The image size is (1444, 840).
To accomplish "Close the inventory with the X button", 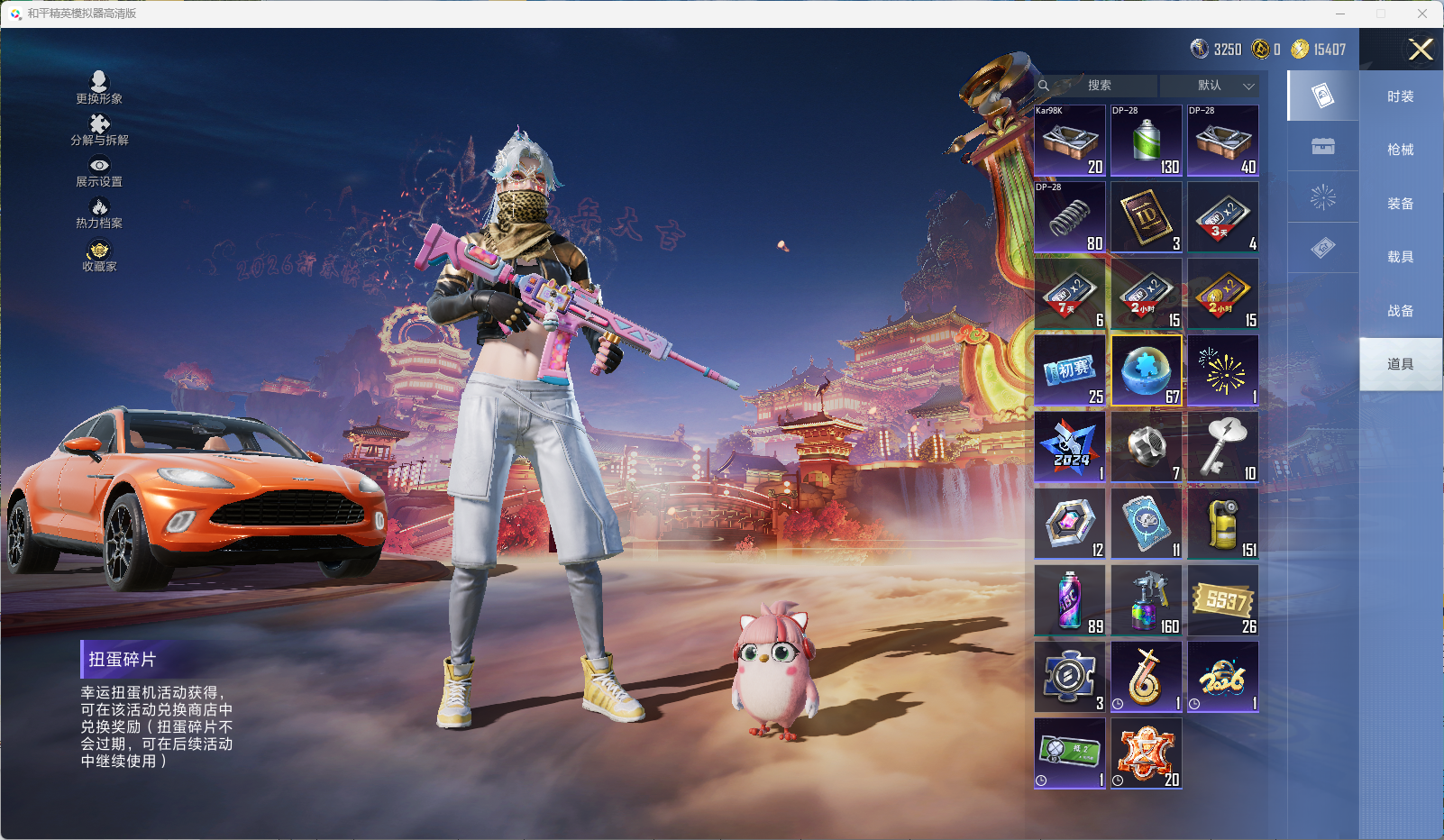I will click(x=1421, y=50).
